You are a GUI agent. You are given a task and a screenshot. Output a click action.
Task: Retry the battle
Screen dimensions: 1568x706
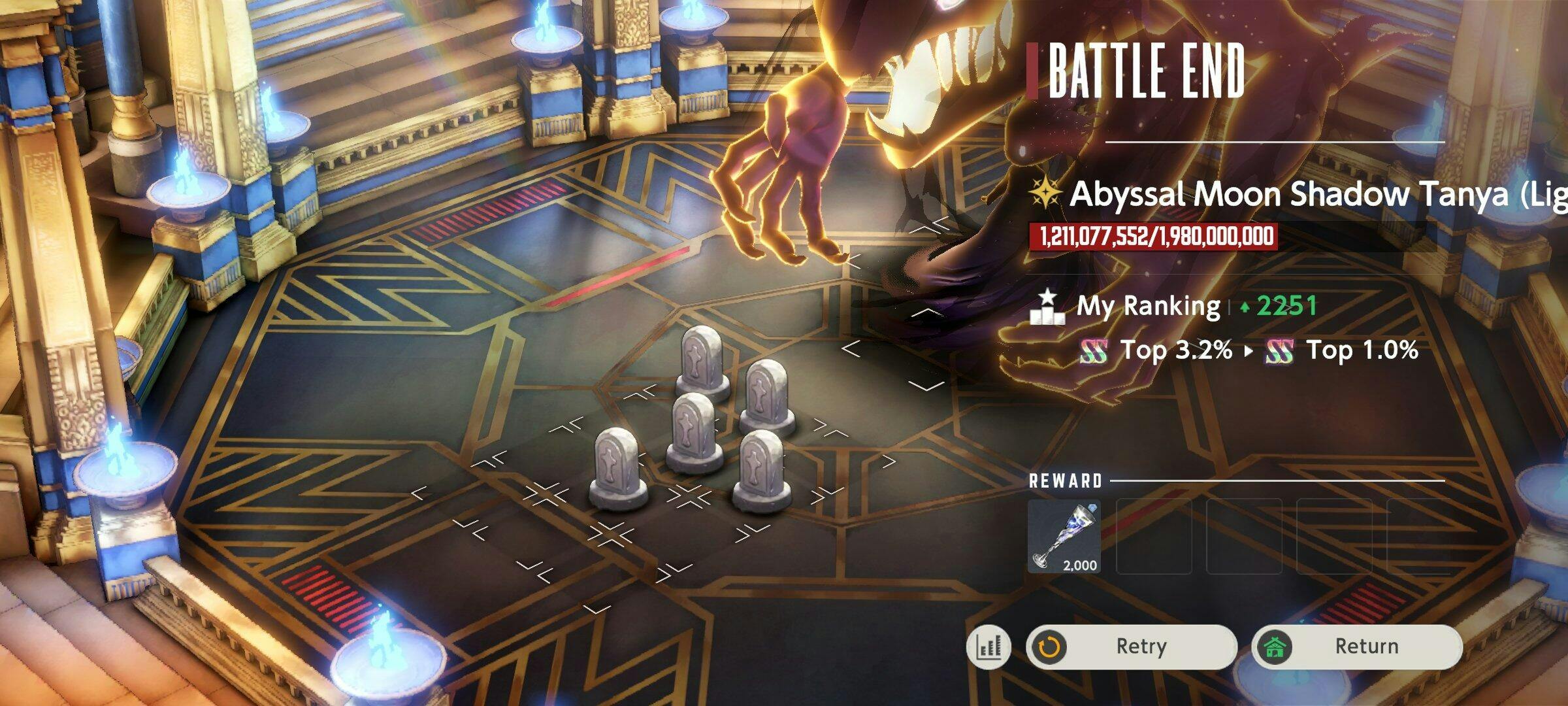tap(1132, 647)
